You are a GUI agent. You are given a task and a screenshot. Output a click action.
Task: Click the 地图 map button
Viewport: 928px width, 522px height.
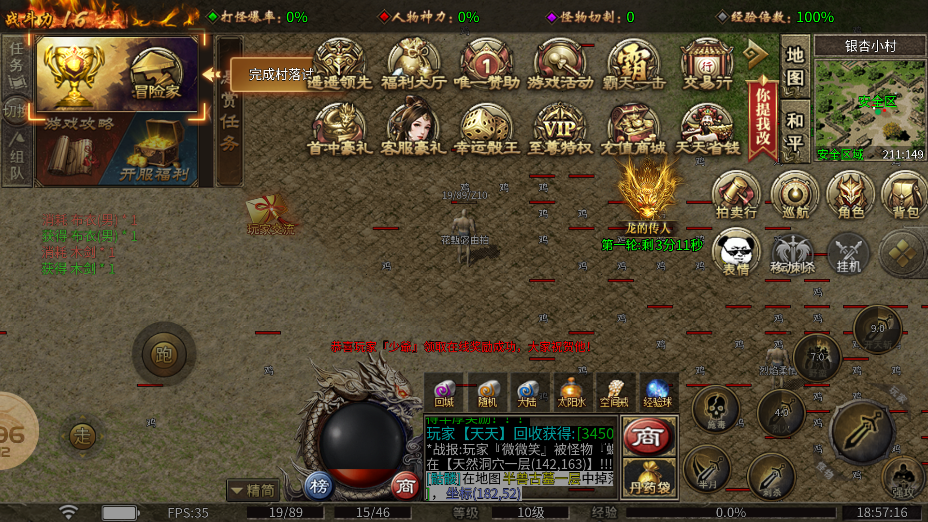795,66
